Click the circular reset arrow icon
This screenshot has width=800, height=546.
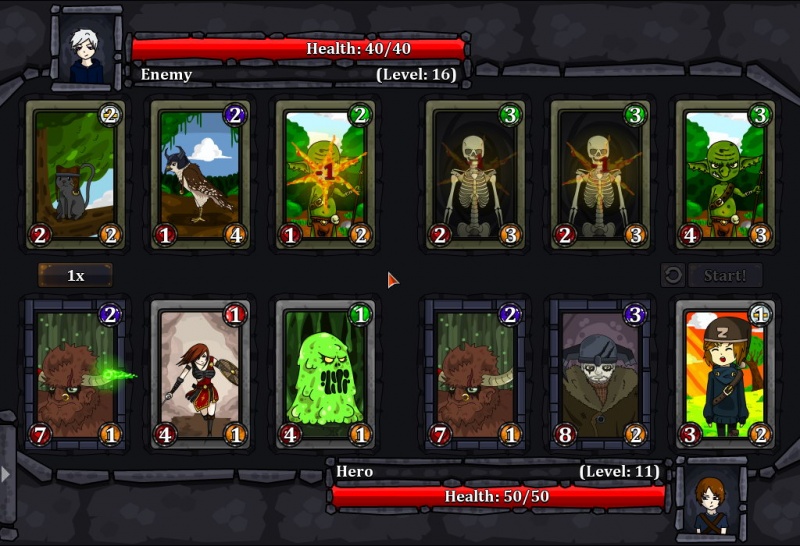673,275
